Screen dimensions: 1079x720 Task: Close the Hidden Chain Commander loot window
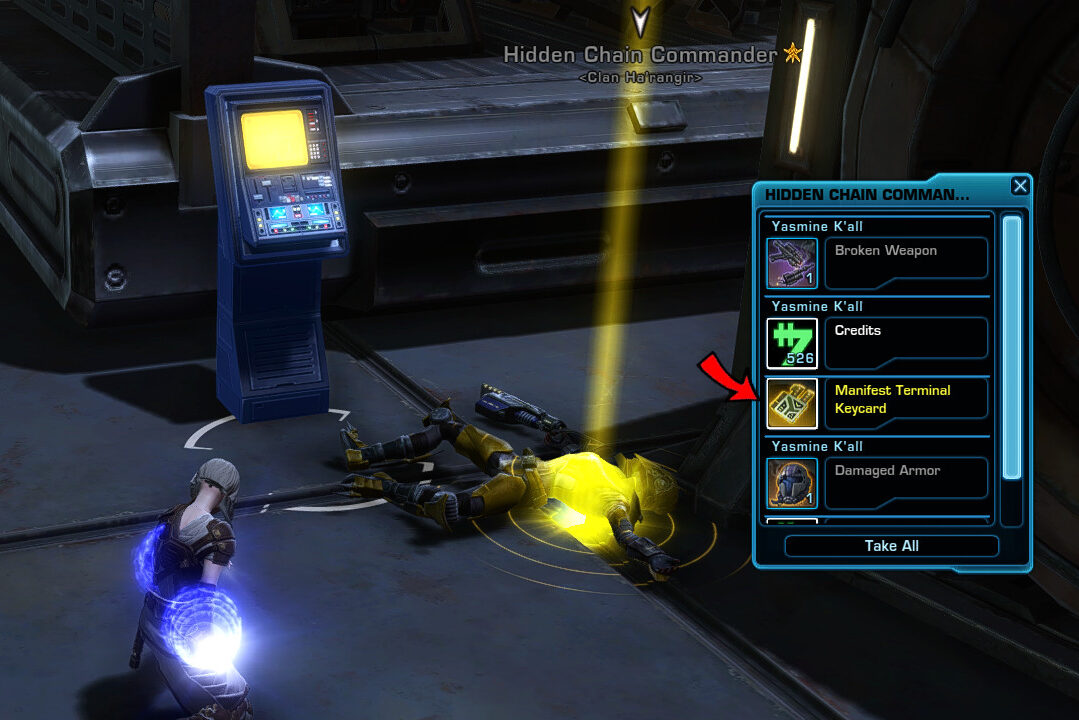(x=1019, y=186)
